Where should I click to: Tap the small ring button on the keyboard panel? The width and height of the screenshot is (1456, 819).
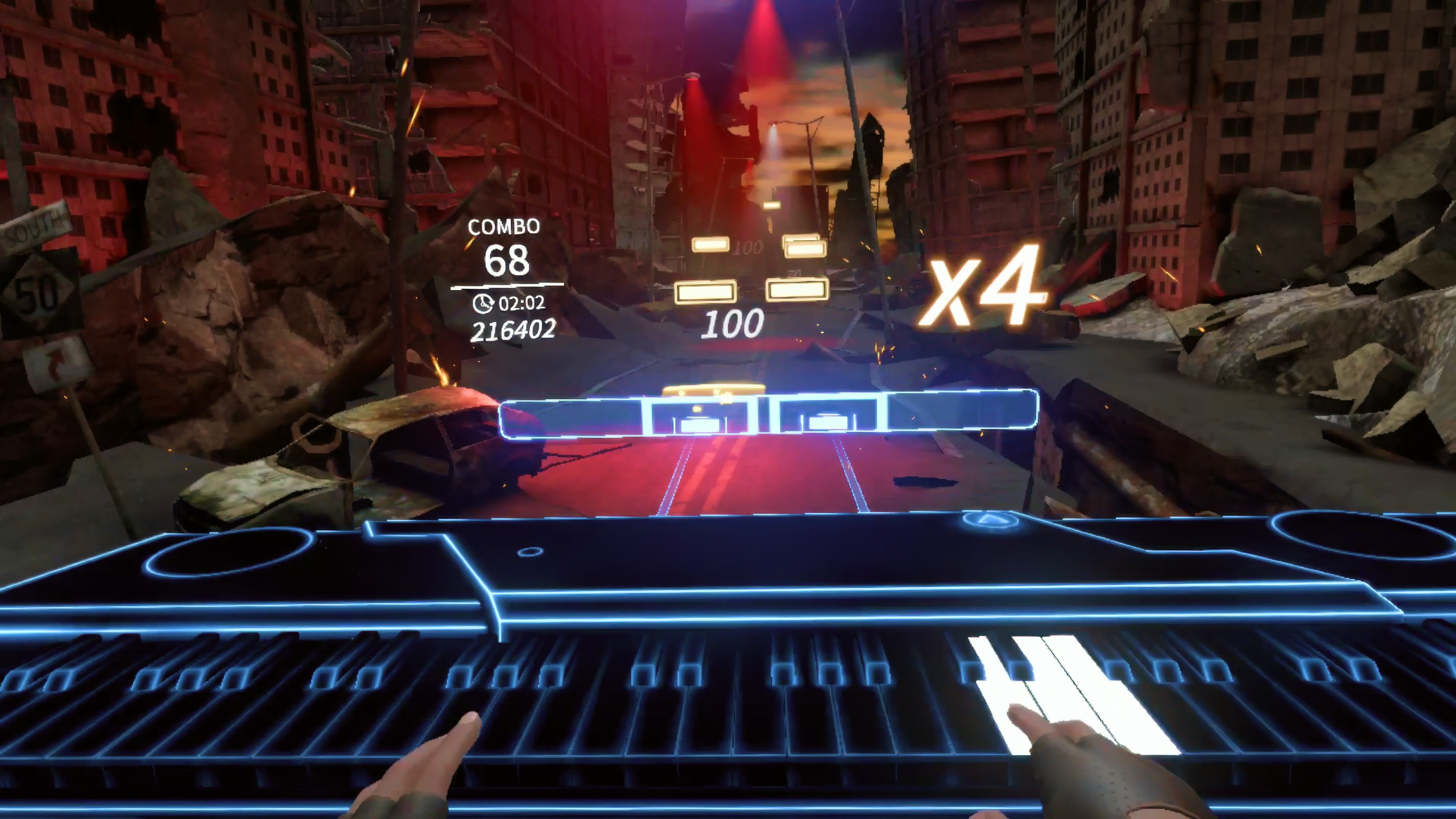pos(530,551)
